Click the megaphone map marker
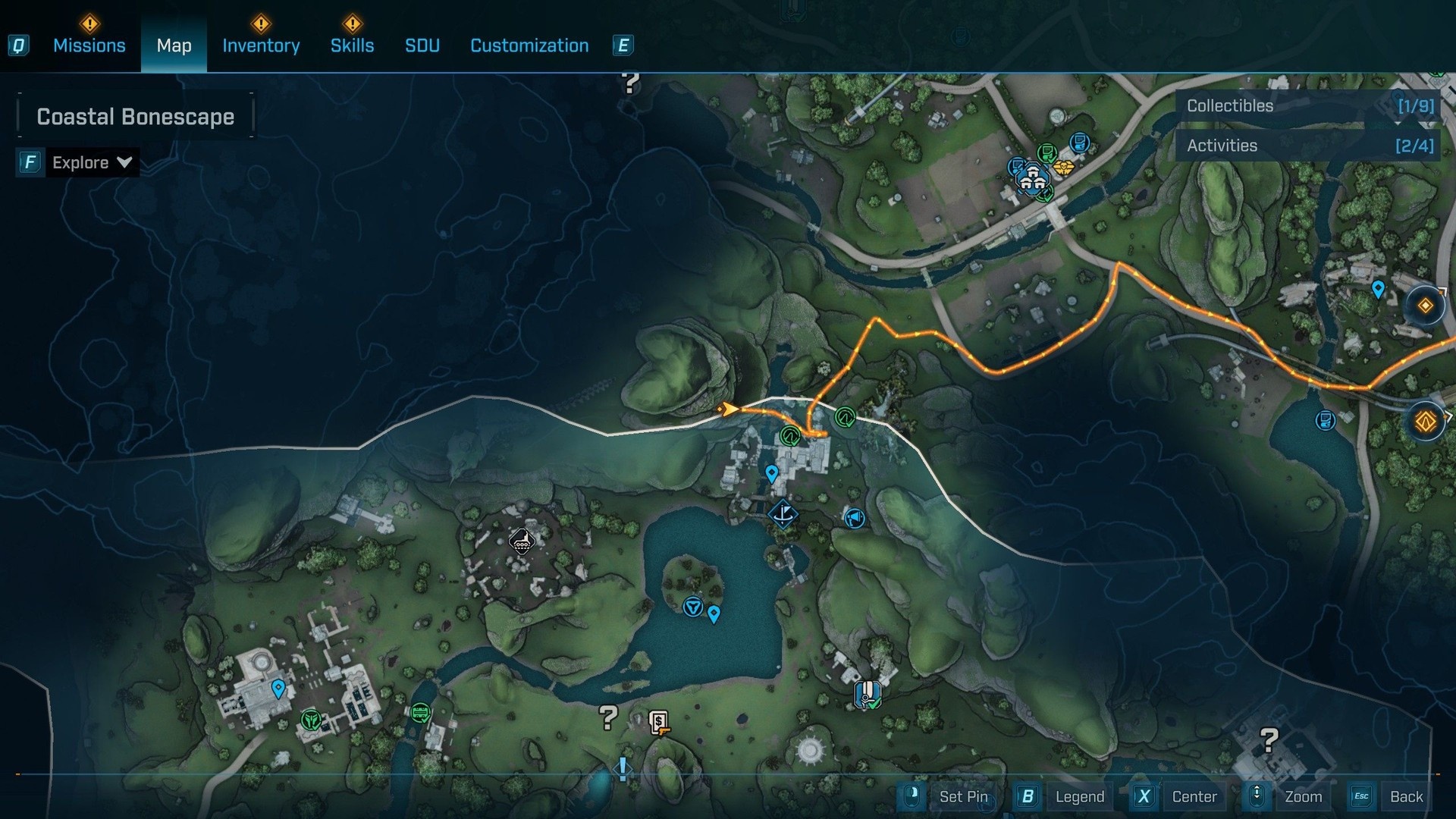 [x=855, y=518]
